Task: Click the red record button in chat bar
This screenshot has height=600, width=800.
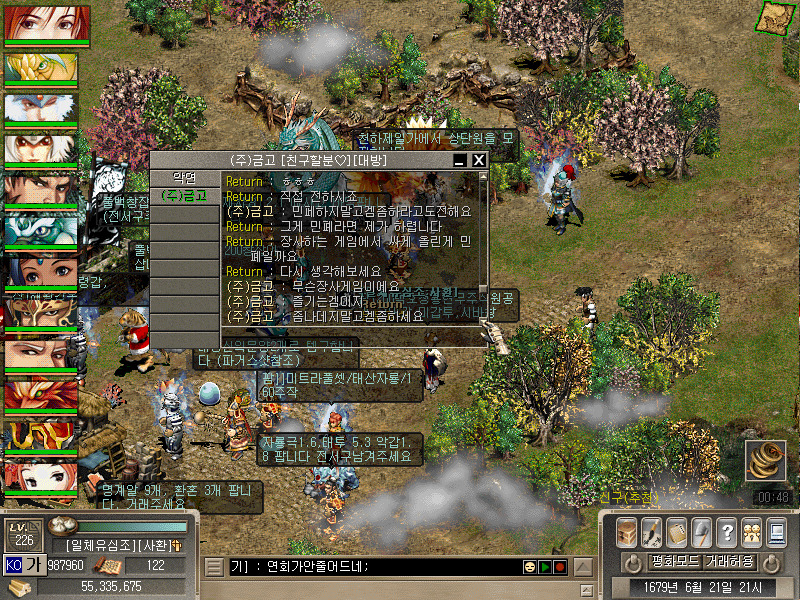Action: coord(560,567)
